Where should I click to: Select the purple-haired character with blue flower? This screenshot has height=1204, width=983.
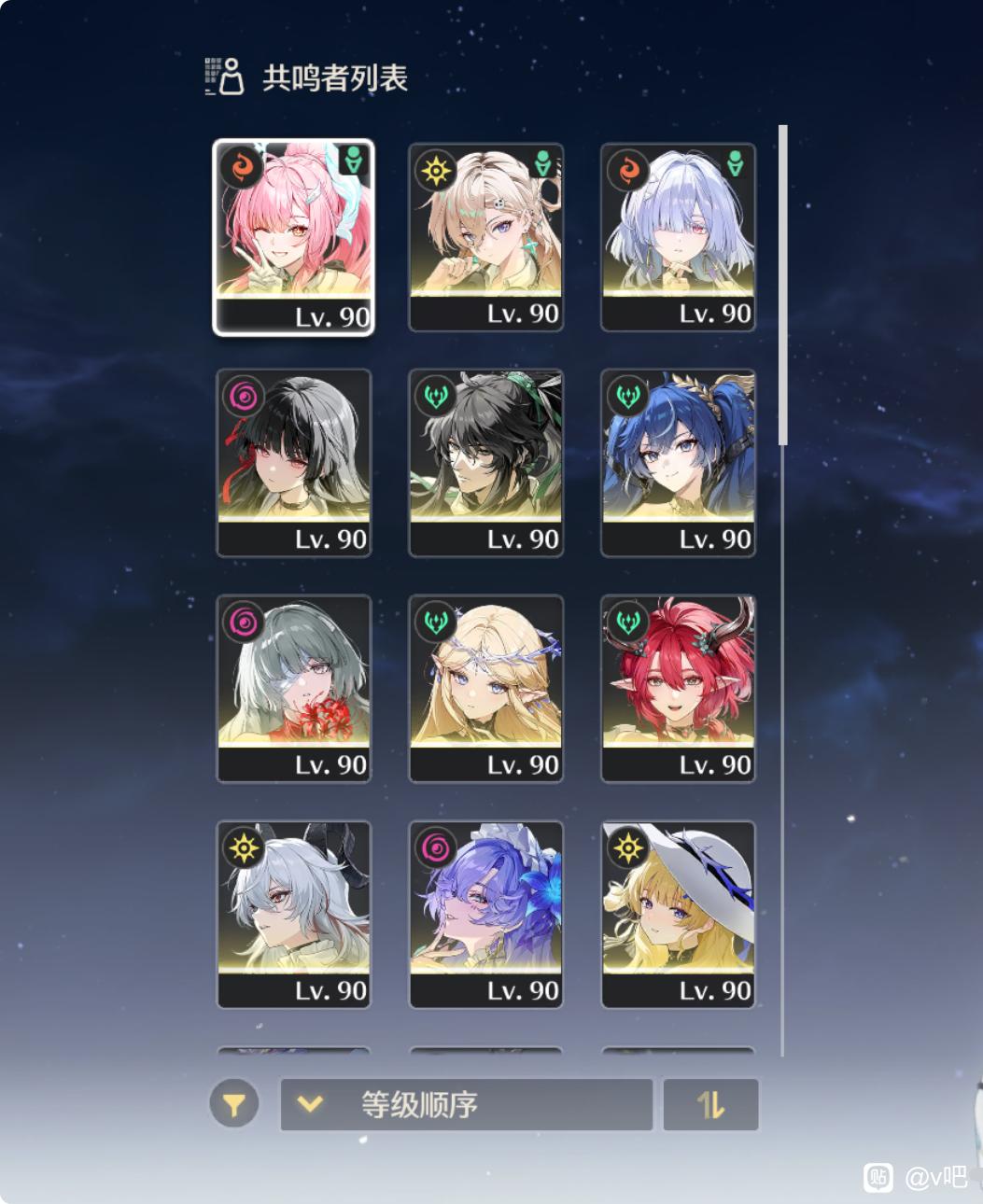pos(485,915)
